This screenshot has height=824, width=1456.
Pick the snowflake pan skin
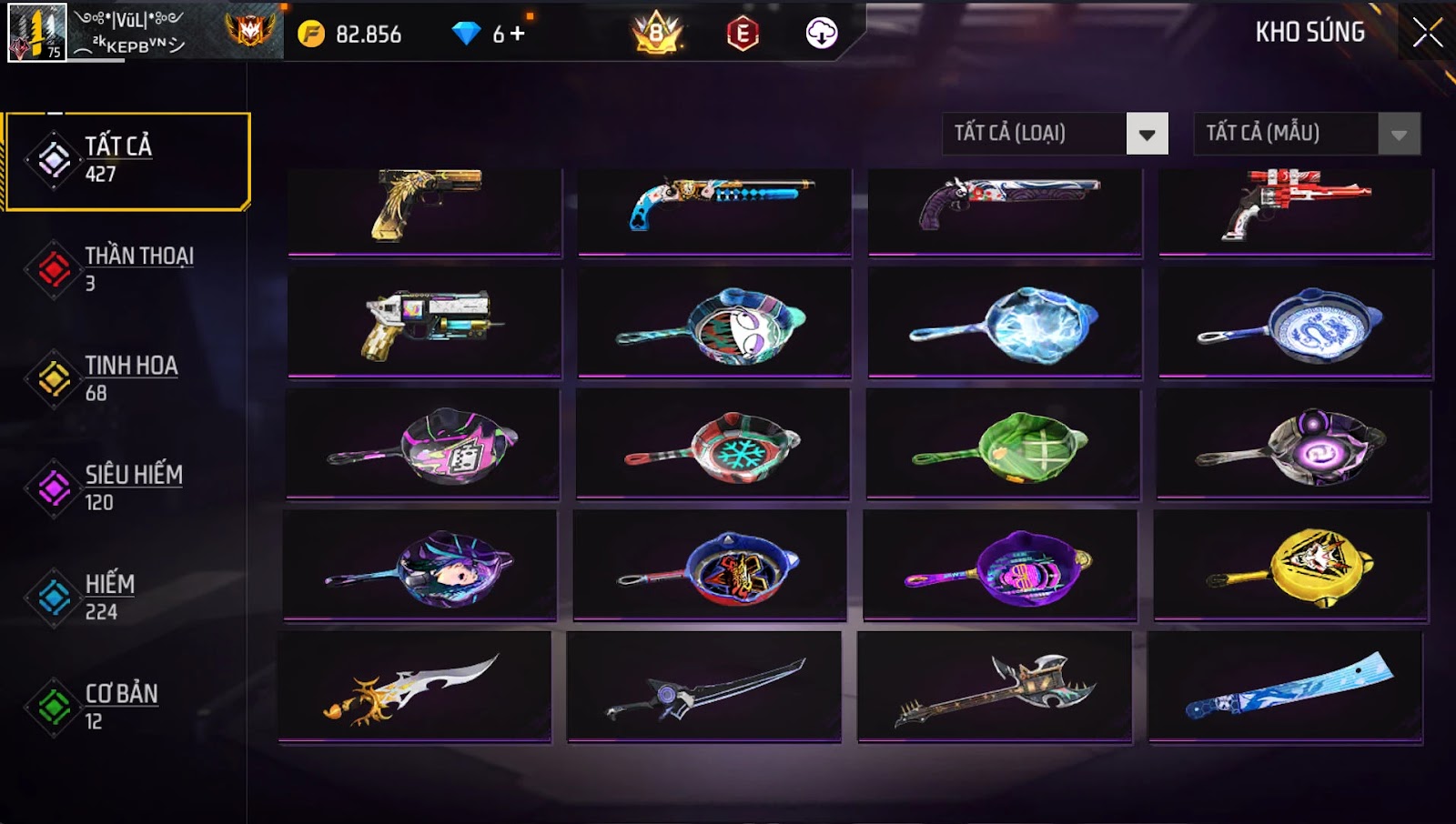(x=713, y=446)
